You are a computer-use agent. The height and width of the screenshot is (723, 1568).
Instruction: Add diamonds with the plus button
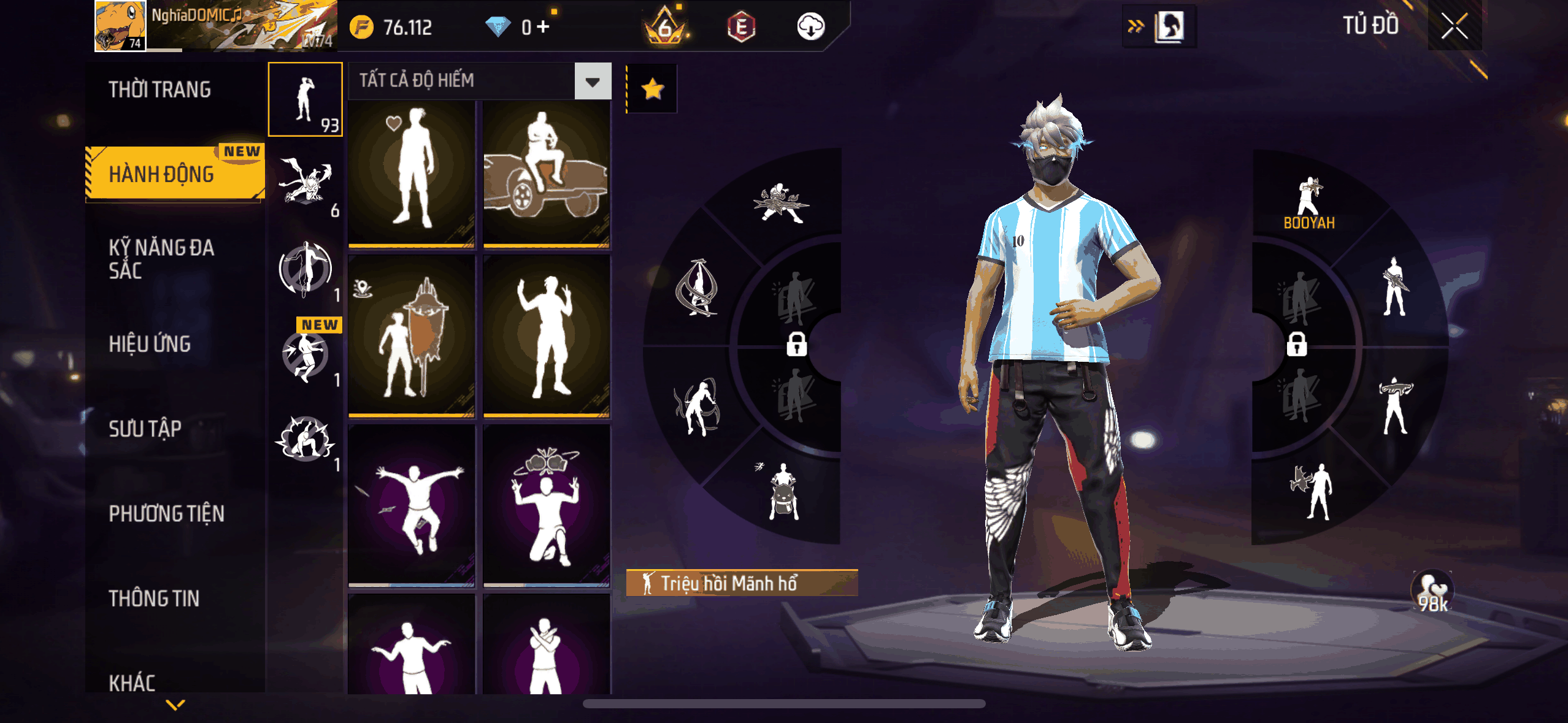(543, 27)
